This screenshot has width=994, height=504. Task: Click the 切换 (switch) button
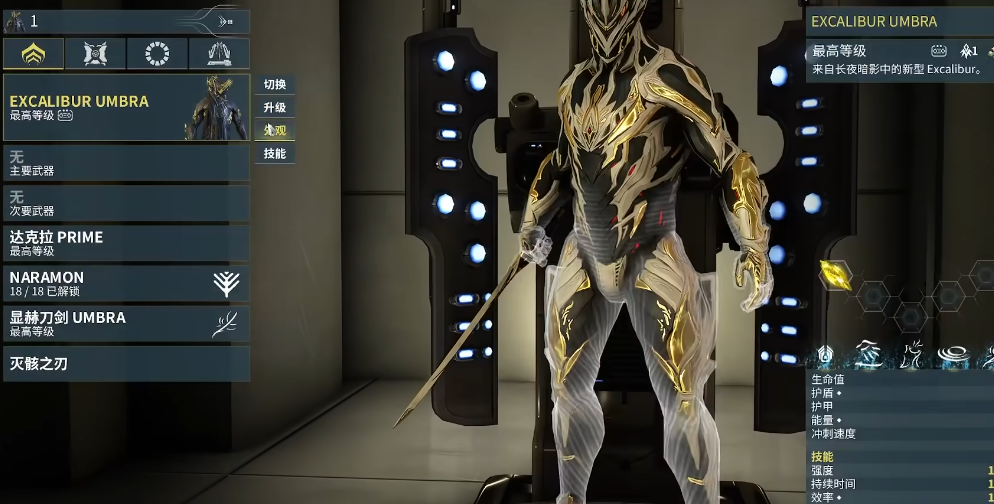click(275, 85)
